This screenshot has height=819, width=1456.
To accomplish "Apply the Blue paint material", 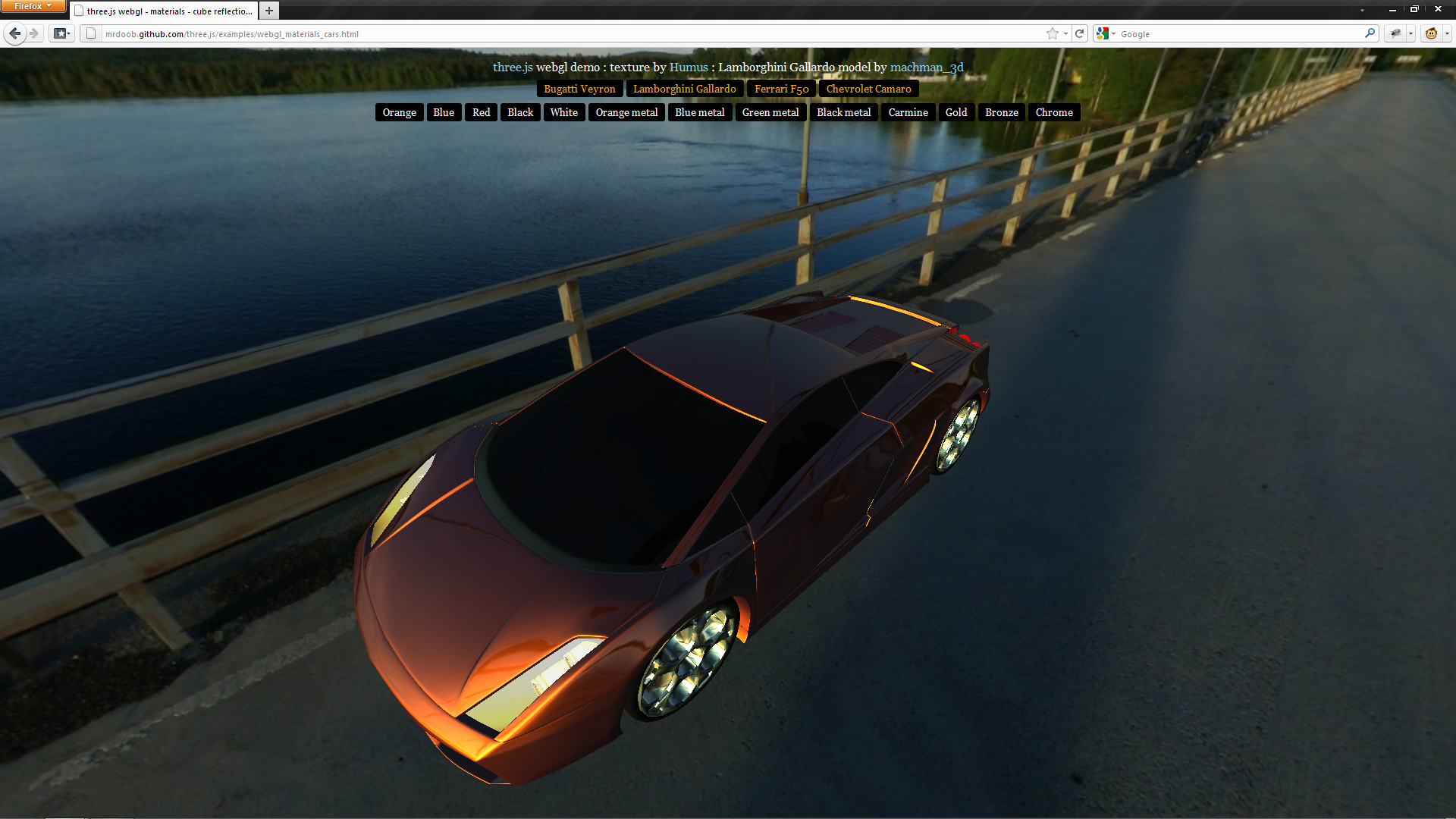I will coord(444,112).
